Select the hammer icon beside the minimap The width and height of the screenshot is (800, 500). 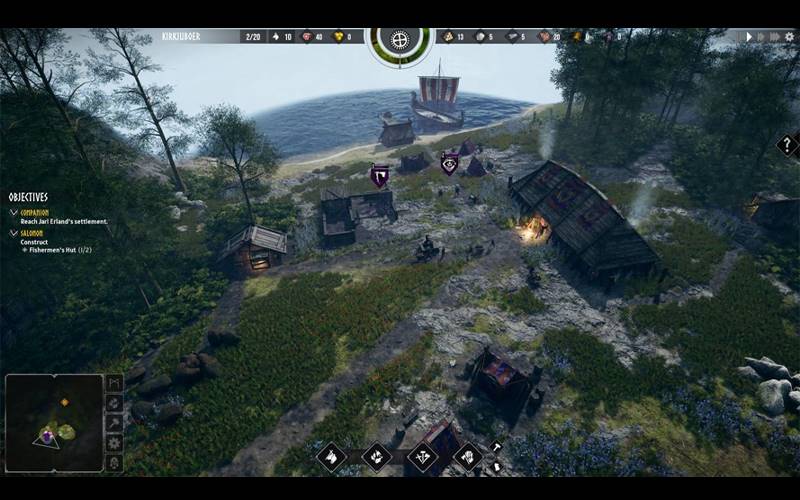pyautogui.click(x=114, y=422)
